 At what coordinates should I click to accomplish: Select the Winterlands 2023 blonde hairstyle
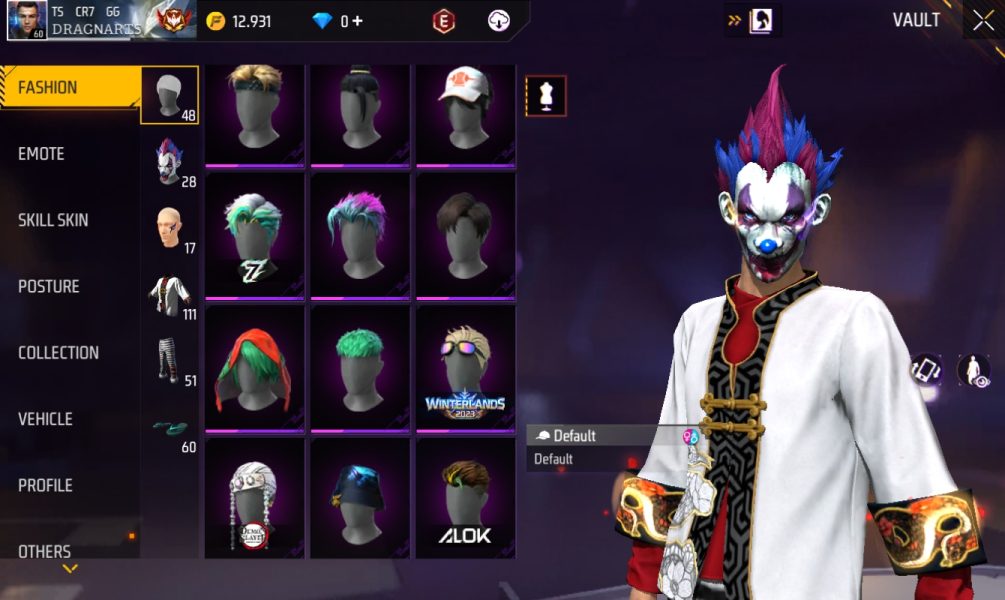pyautogui.click(x=465, y=368)
